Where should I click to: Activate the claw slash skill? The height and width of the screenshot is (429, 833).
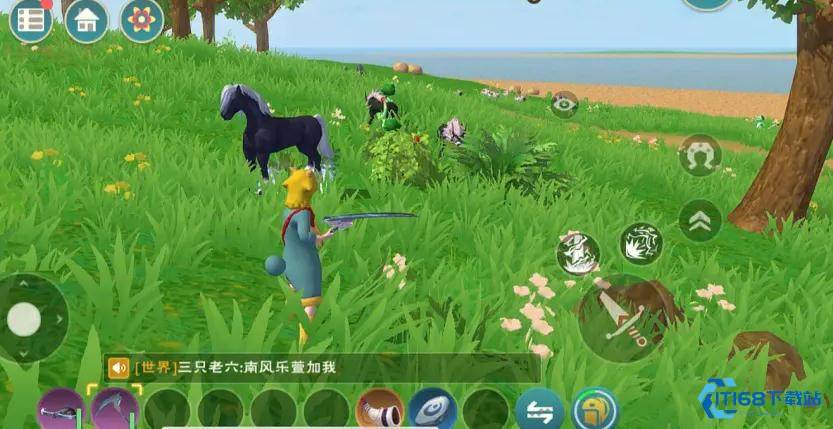(641, 243)
